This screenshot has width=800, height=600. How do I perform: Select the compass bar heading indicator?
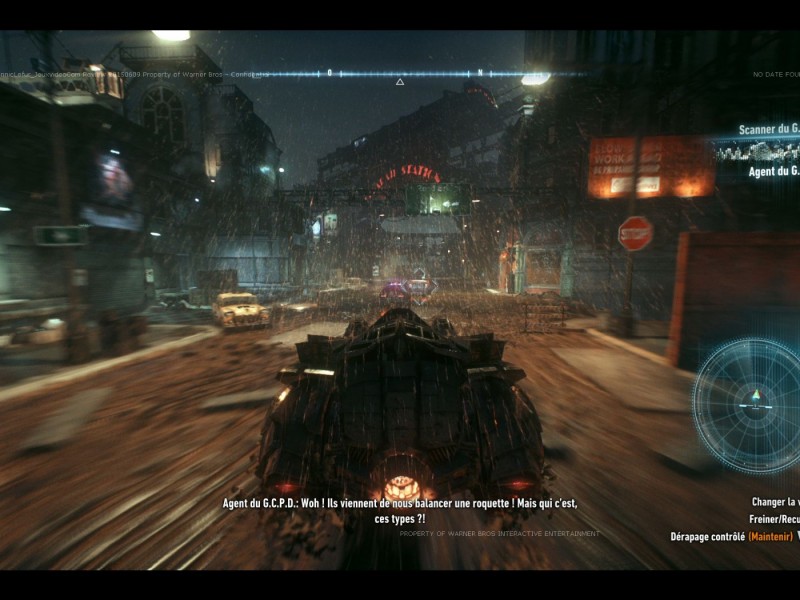[400, 74]
